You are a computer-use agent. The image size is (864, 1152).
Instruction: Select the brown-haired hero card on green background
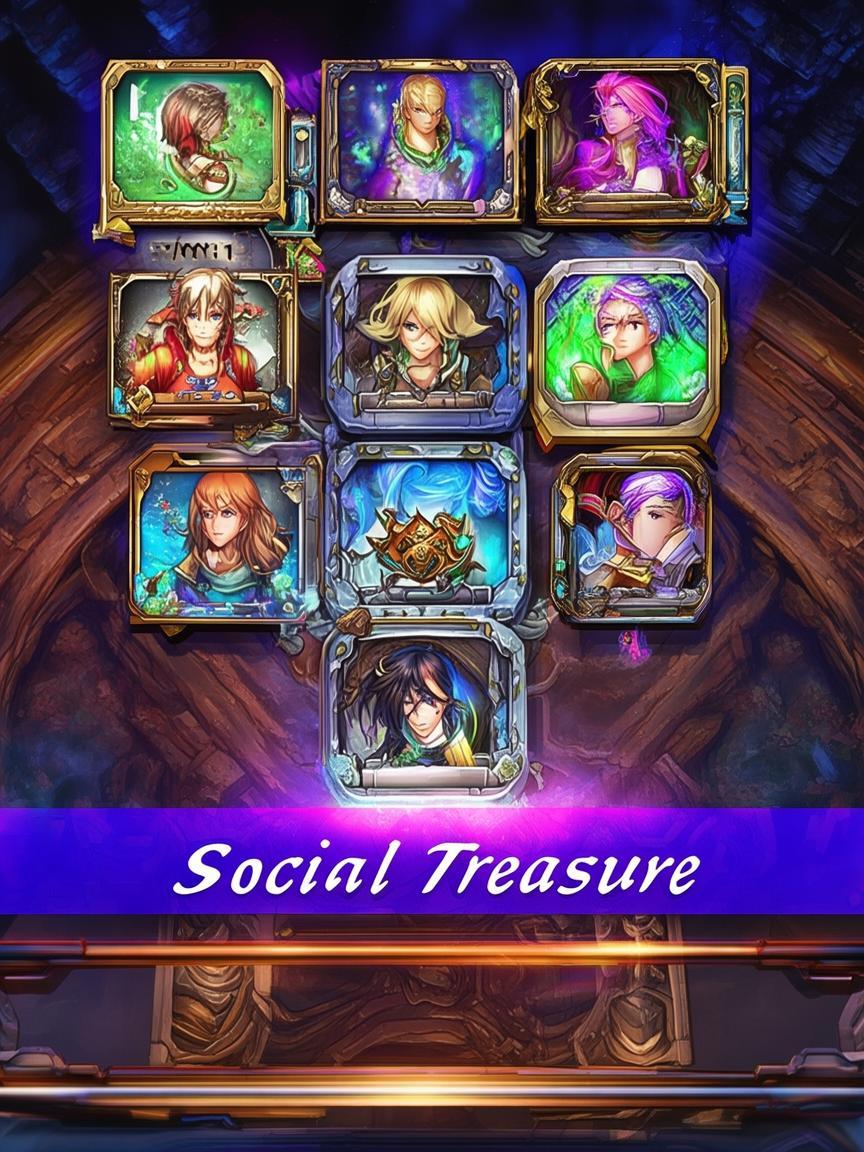(193, 140)
